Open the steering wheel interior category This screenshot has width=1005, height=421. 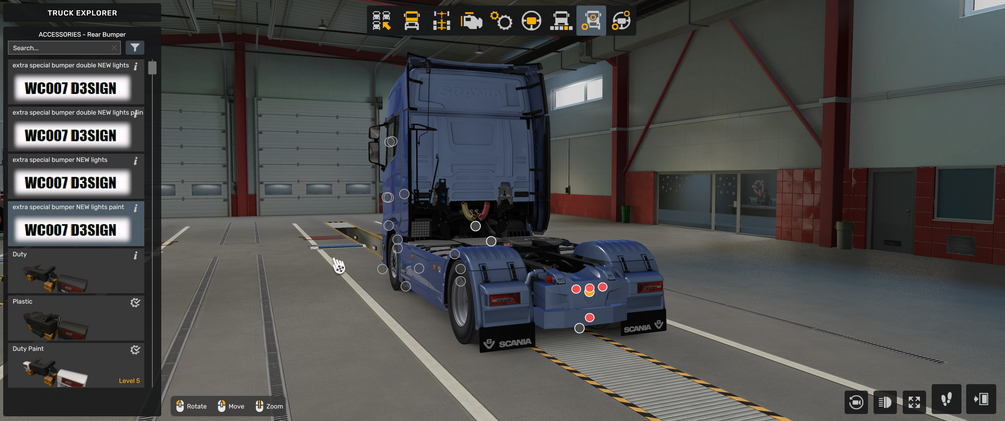531,21
